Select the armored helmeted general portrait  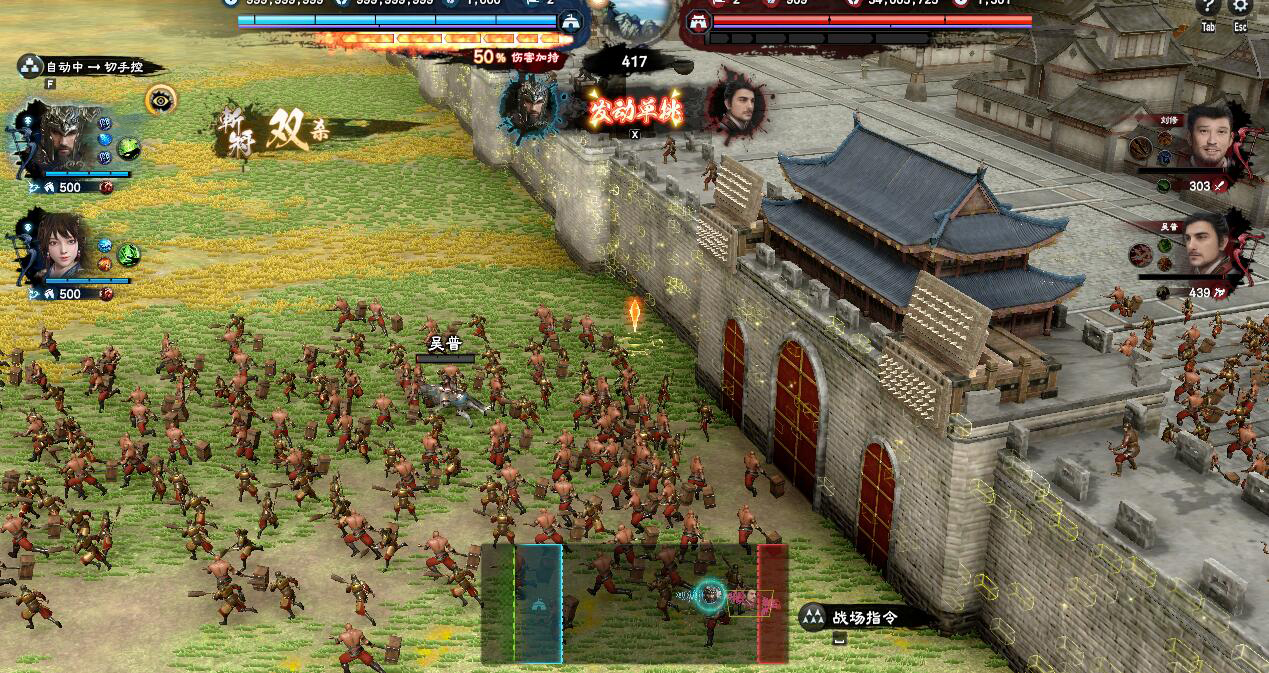point(62,139)
